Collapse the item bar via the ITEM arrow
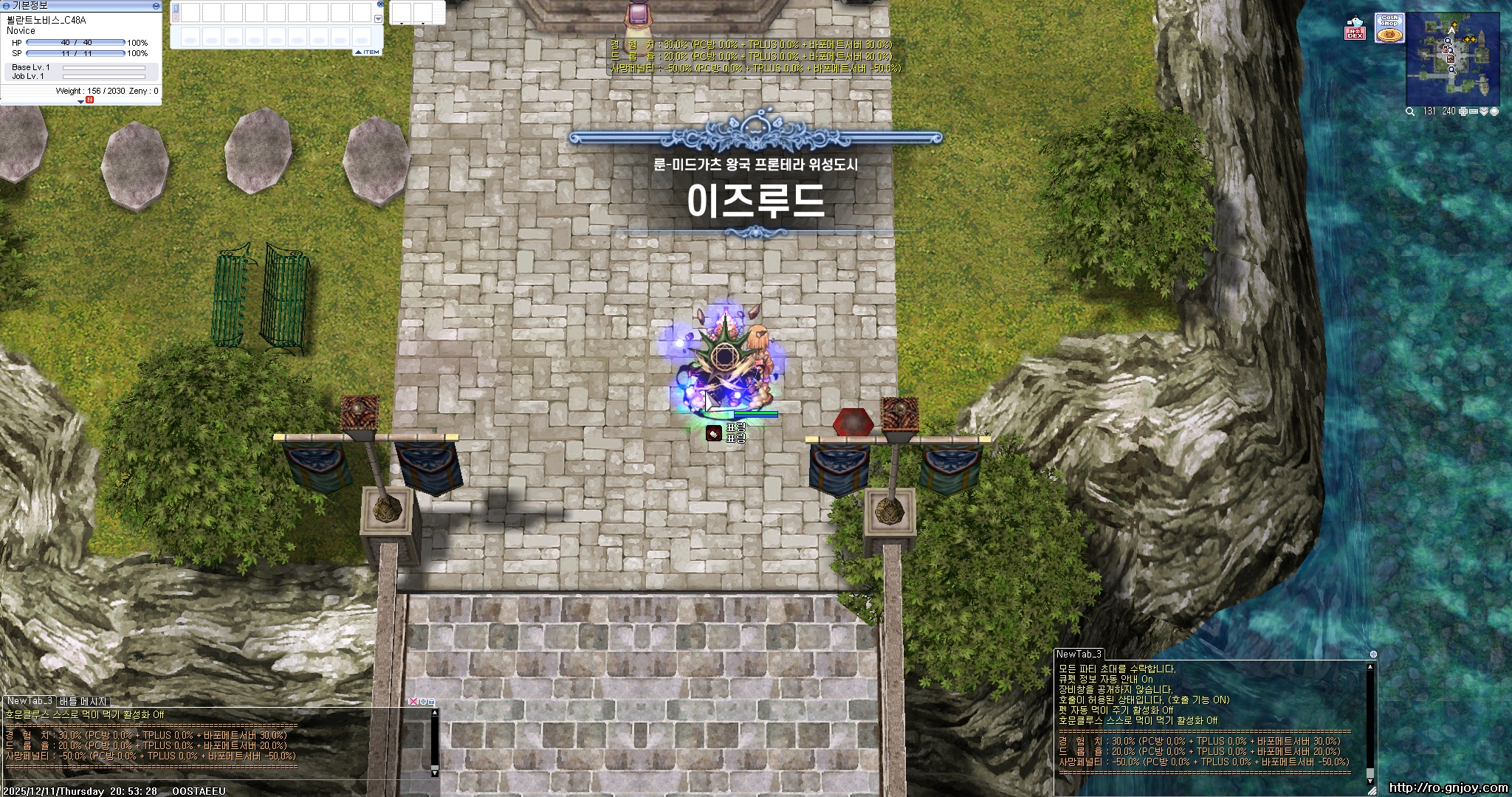The width and height of the screenshot is (1512, 797). [x=359, y=52]
